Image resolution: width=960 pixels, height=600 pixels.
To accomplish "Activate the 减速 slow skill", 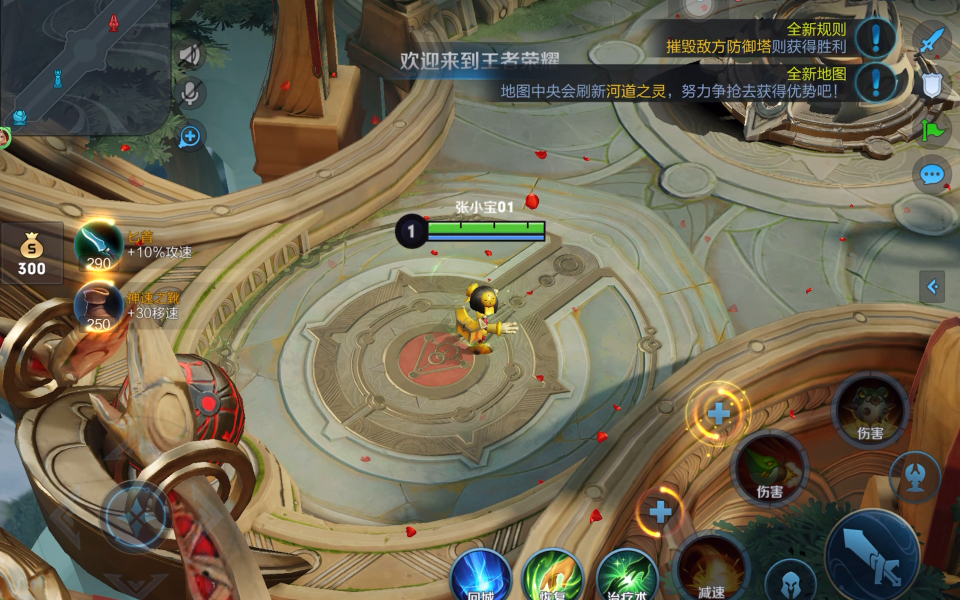I will click(711, 570).
